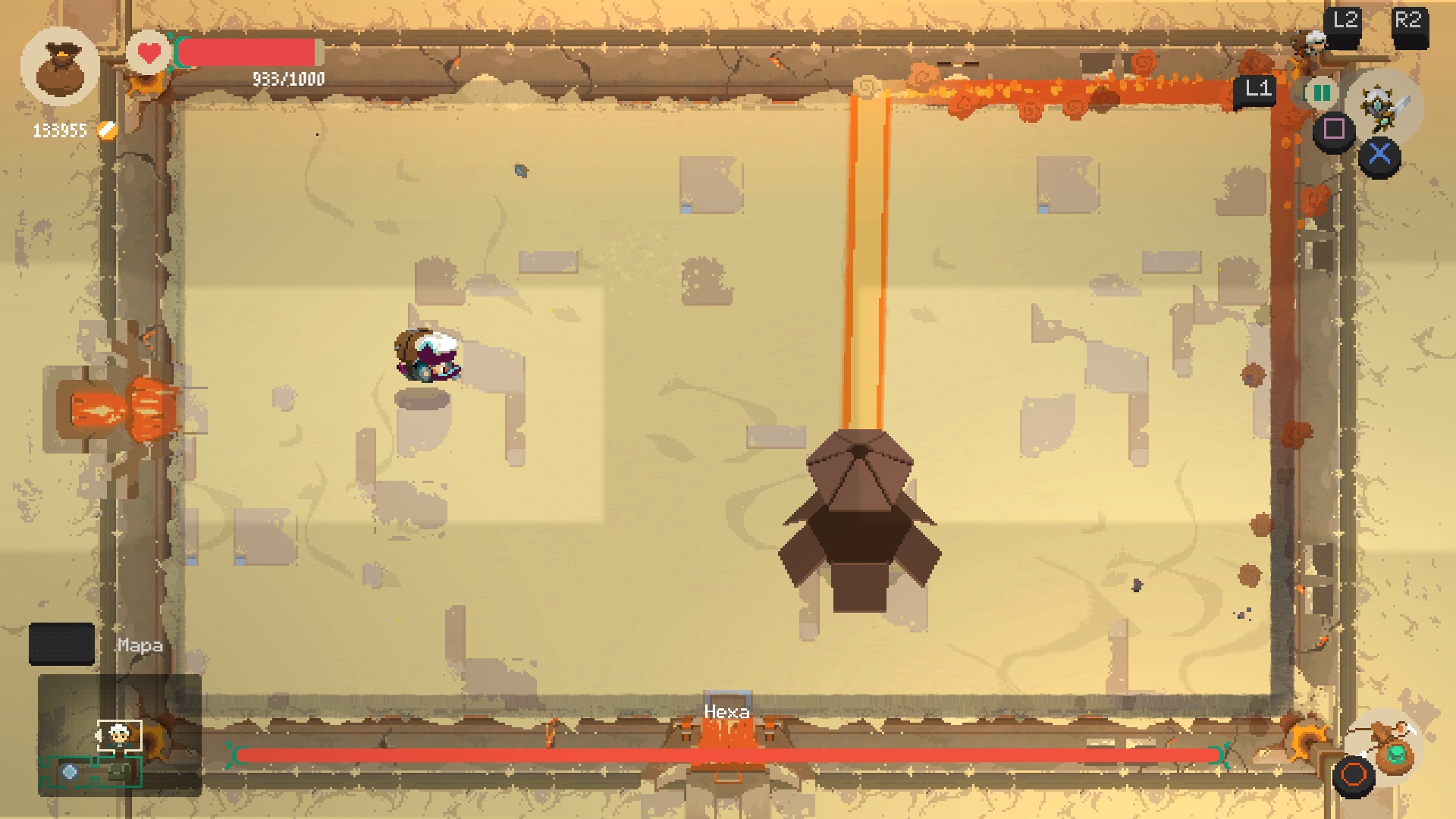Open the dungeon minimap

pyautogui.click(x=119, y=735)
